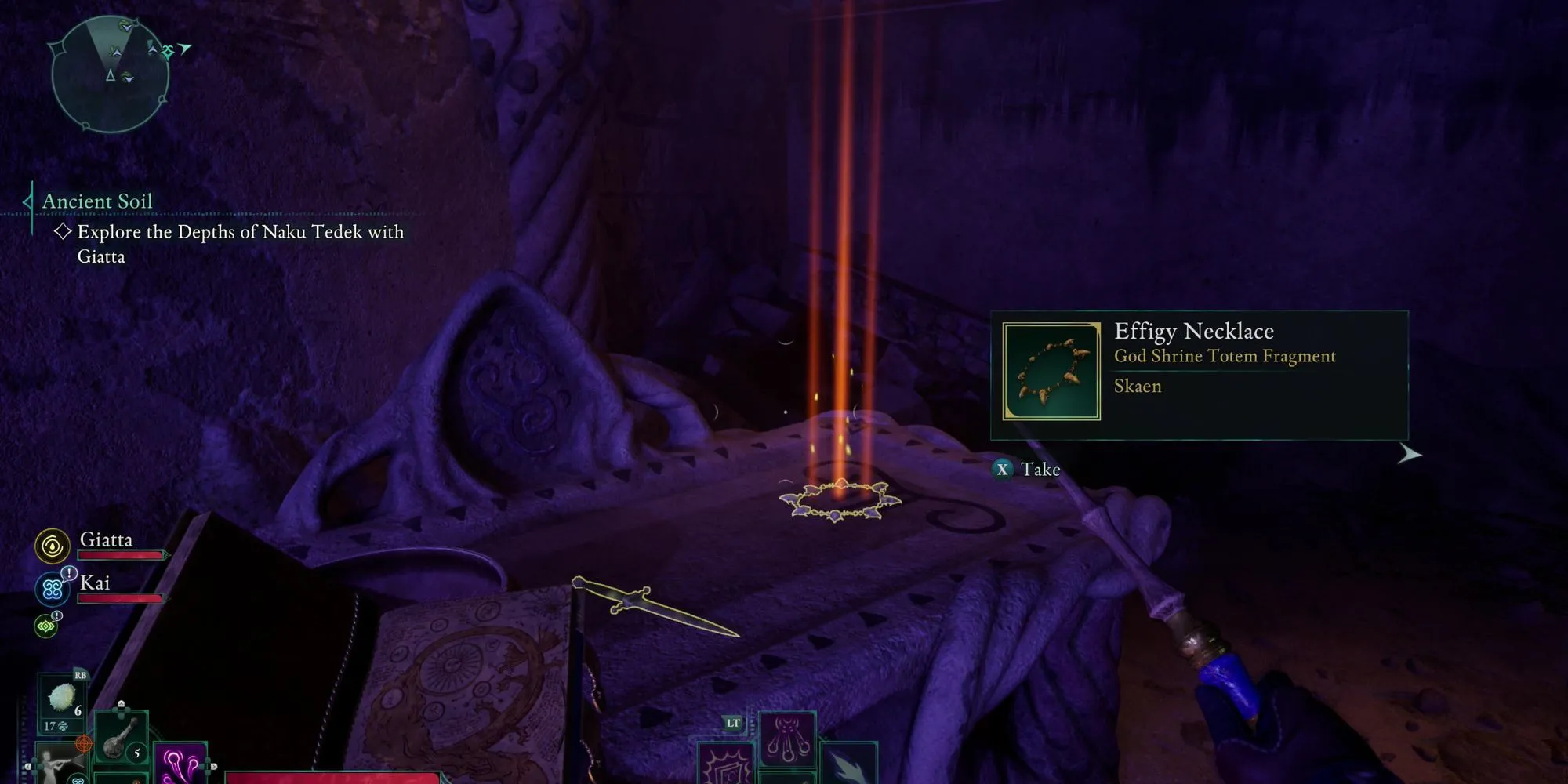The image size is (1568, 784).
Task: Click the green diamond status icon
Action: [46, 626]
